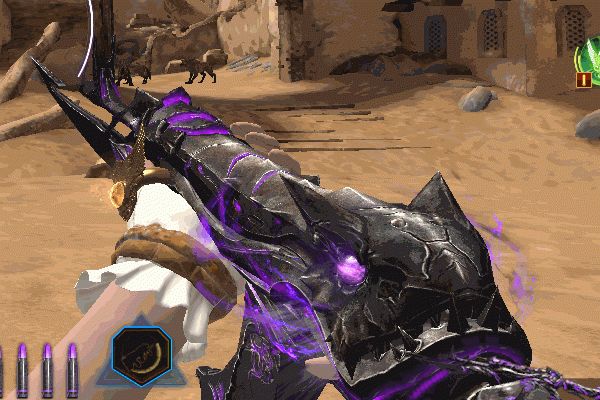Image resolution: width=600 pixels, height=400 pixels.
Task: Click the green leaf emblem icon
Action: click(591, 55)
